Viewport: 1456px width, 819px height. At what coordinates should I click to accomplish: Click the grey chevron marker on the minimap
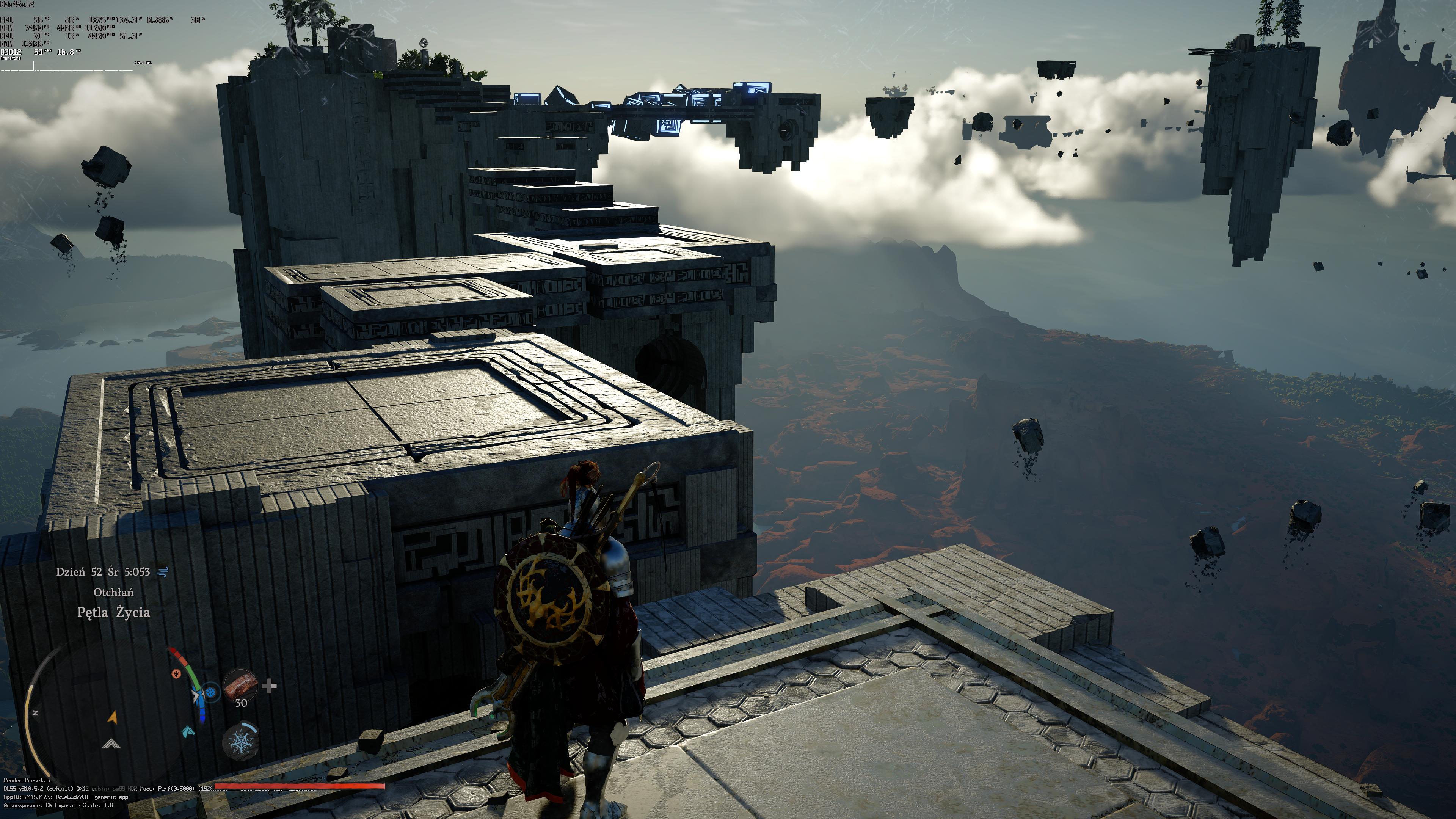coord(111,744)
